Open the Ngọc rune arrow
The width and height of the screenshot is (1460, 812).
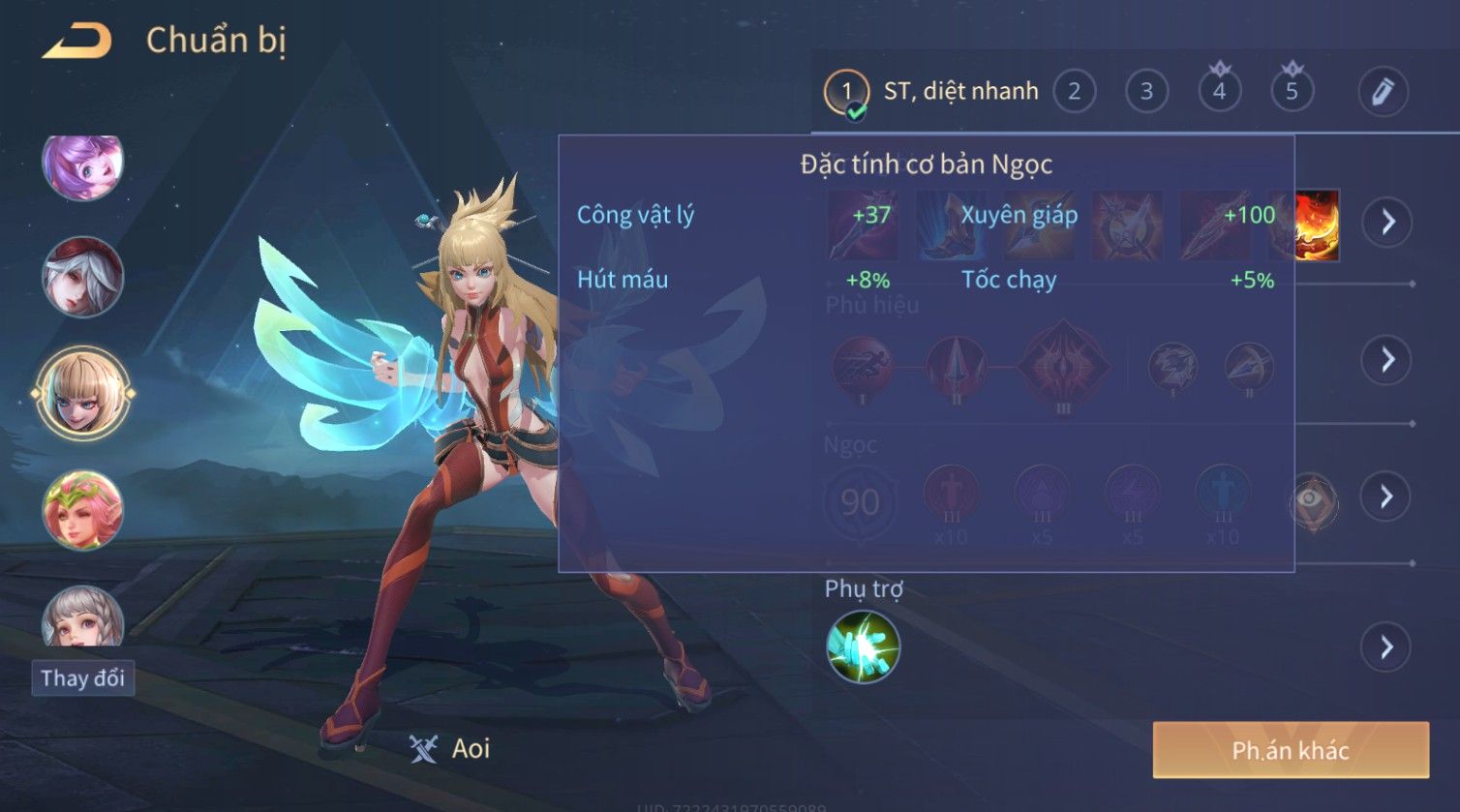tap(1386, 496)
